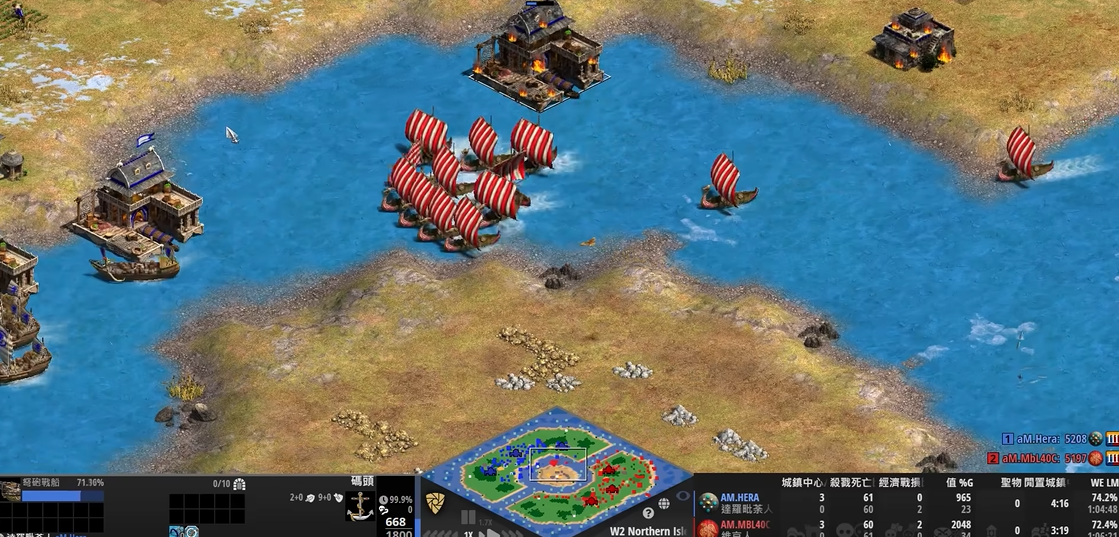Select the AM.MBL40C player row
Image resolution: width=1119 pixels, height=537 pixels.
740,527
